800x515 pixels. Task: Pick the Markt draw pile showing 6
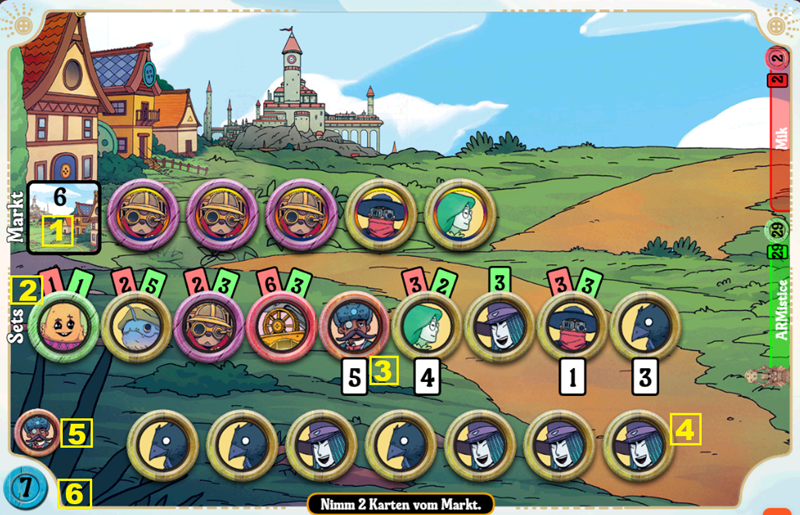(x=64, y=217)
